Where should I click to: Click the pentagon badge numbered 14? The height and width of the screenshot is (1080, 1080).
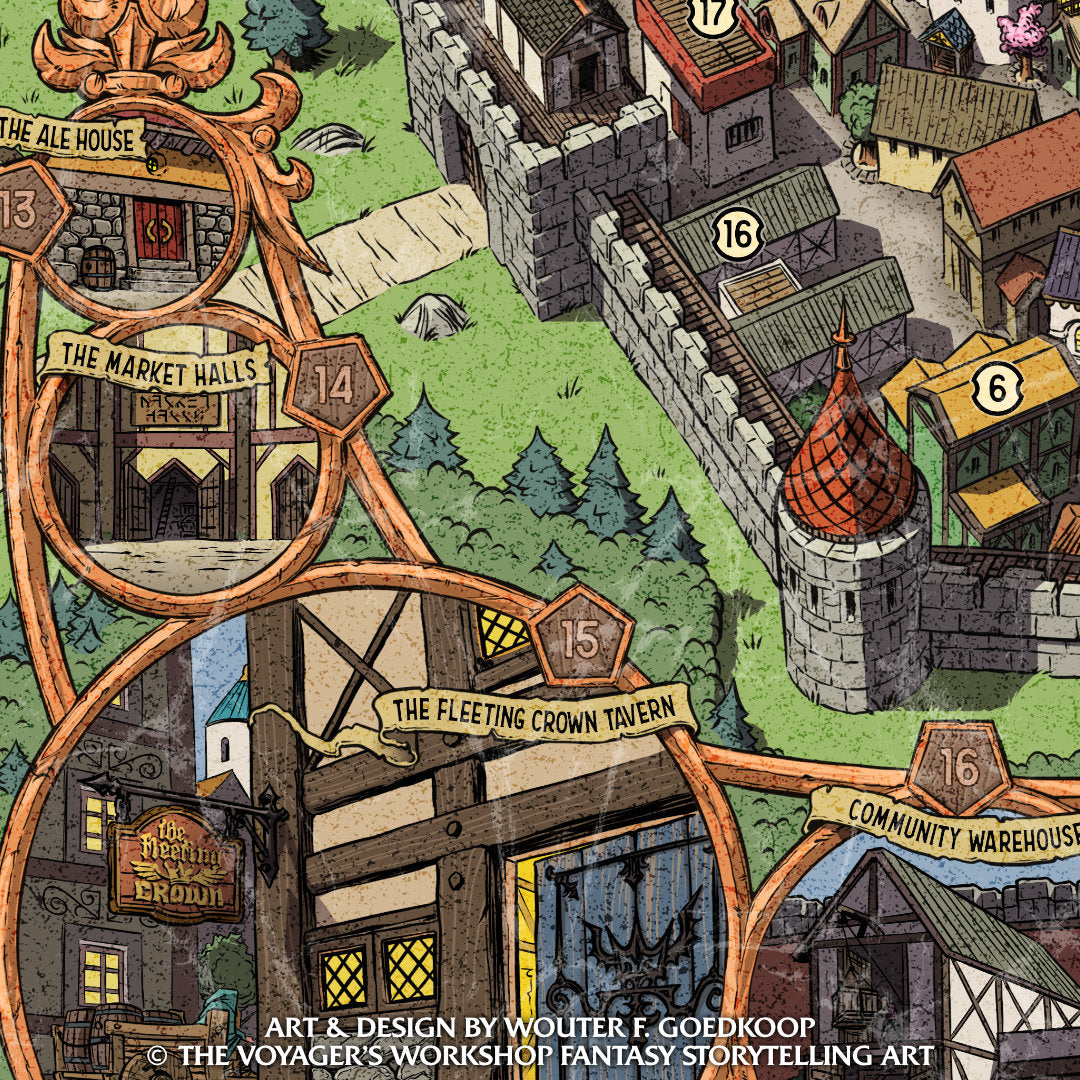(x=334, y=385)
